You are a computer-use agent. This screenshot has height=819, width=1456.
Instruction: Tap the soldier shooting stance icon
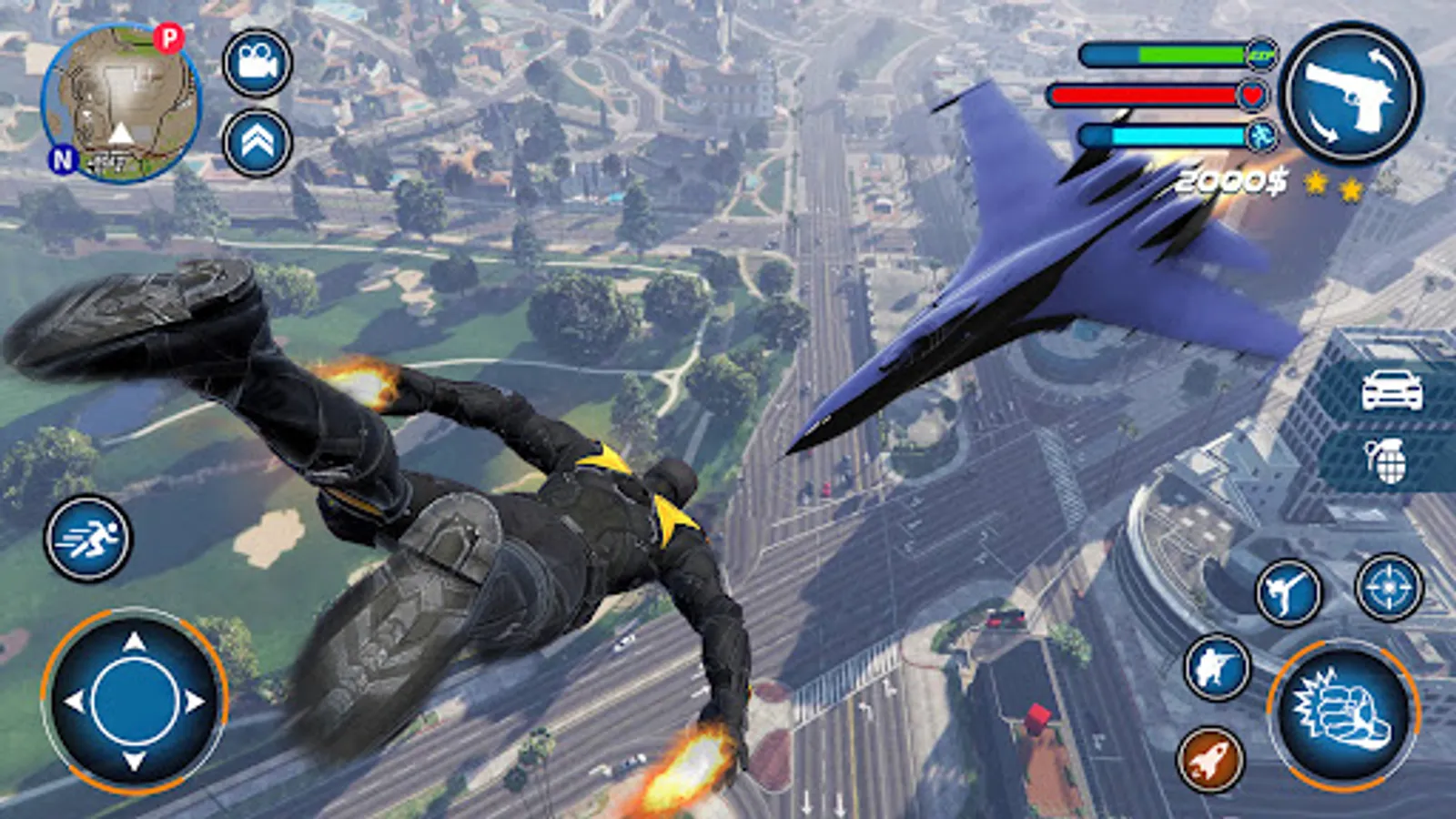pyautogui.click(x=1219, y=668)
